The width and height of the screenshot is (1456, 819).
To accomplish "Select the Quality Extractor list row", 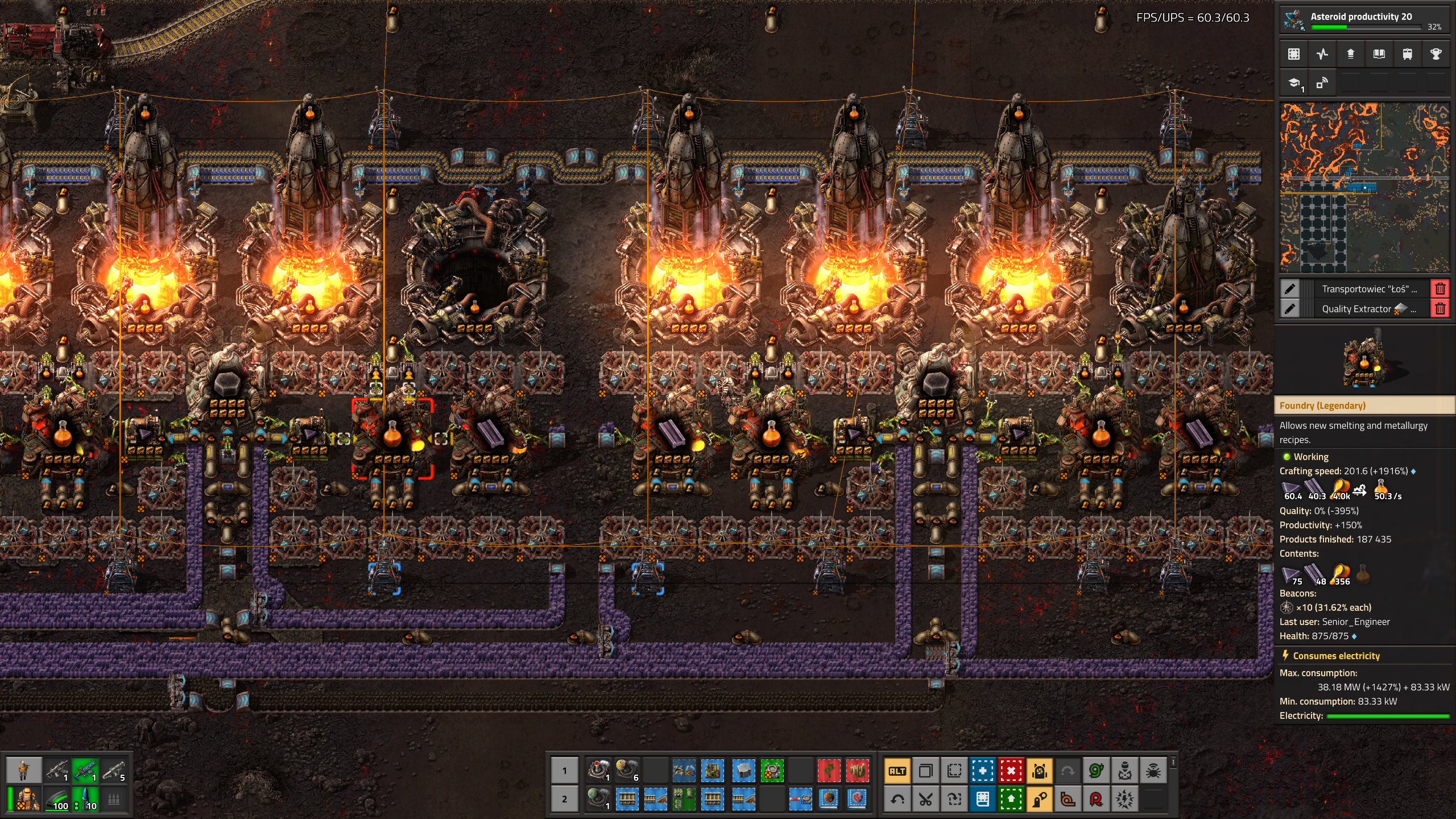I will (x=1365, y=309).
